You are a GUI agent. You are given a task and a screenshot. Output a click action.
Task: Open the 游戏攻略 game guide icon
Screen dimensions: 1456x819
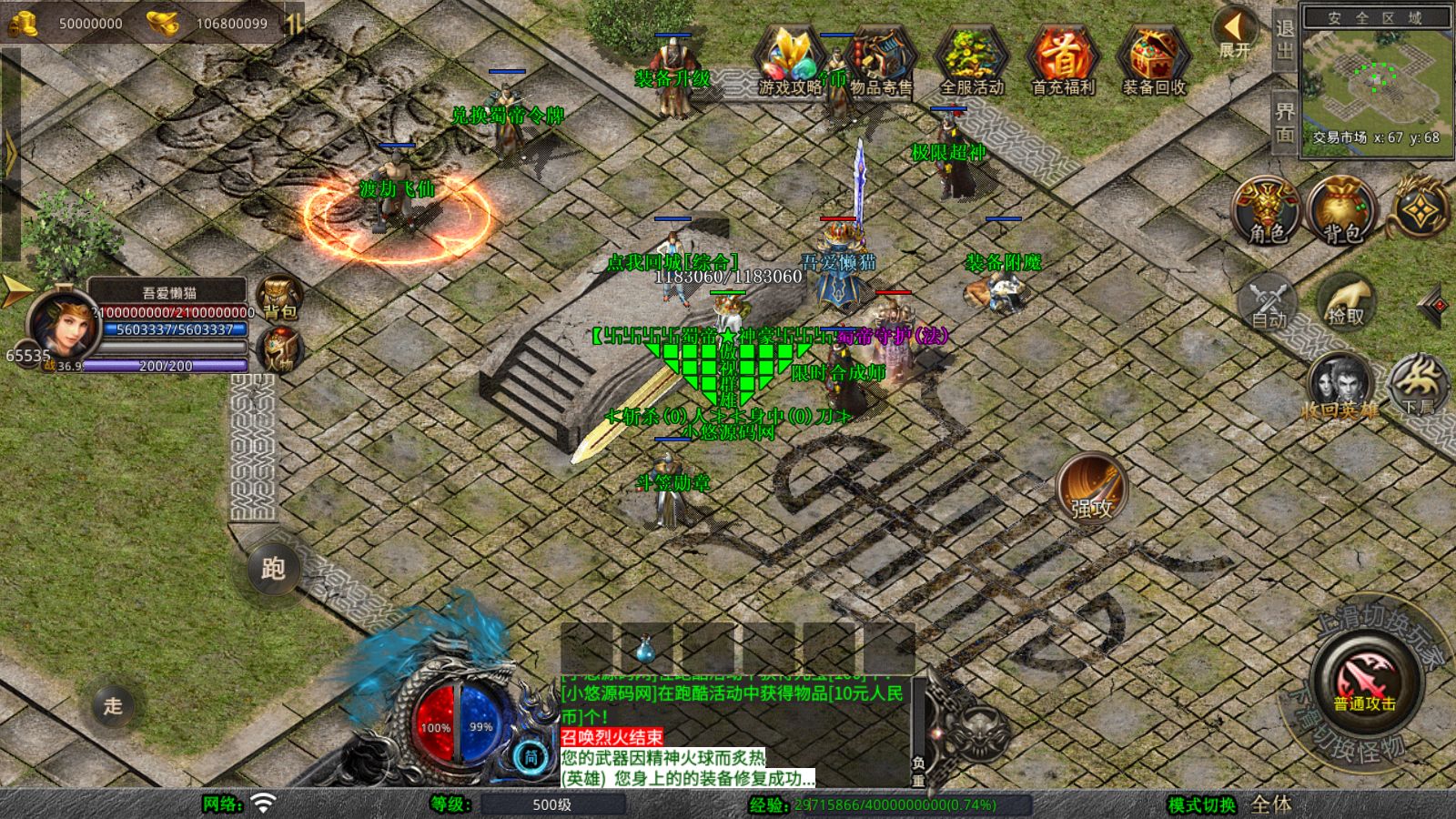point(789,60)
